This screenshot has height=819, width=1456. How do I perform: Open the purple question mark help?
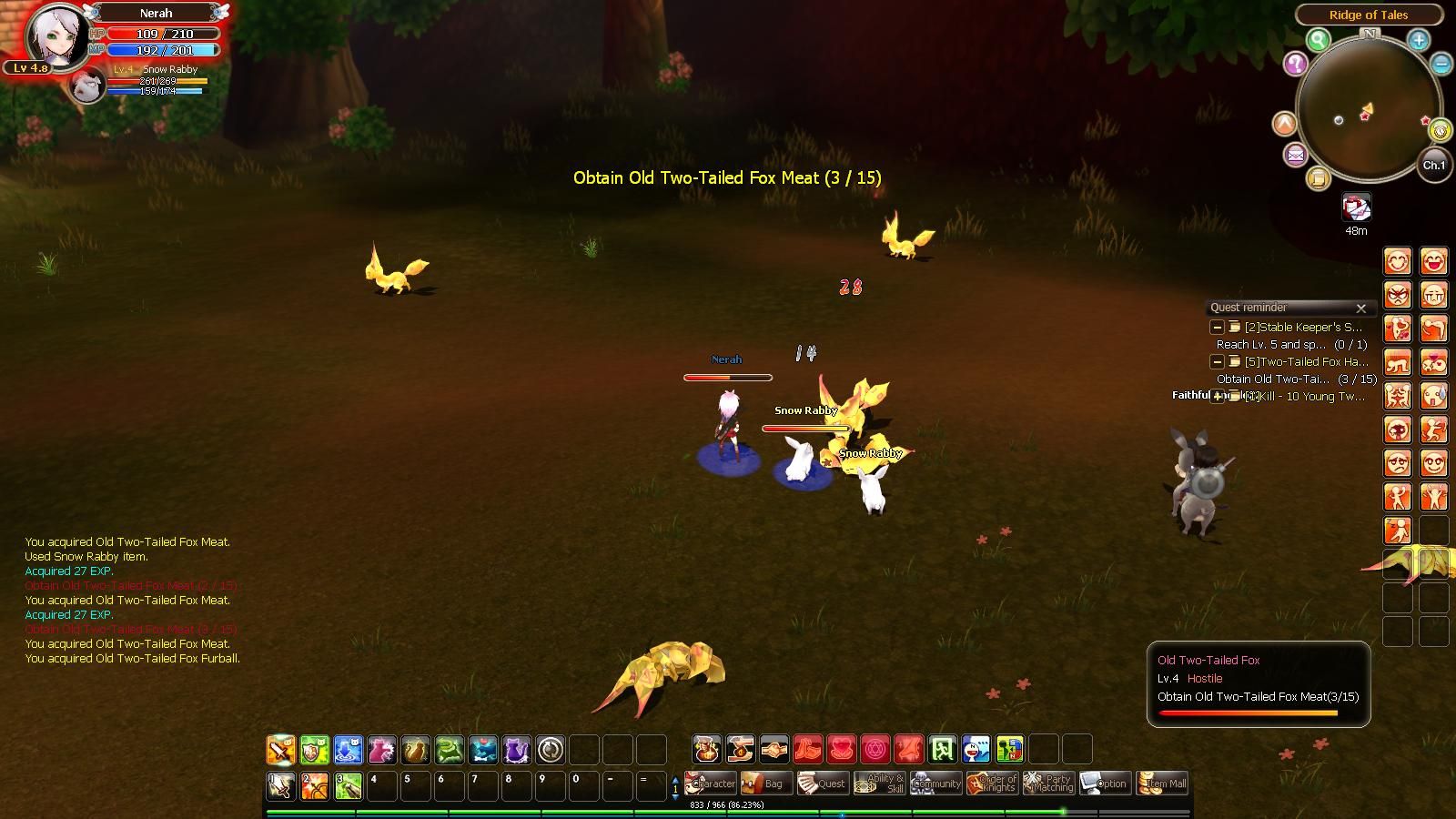(x=1295, y=64)
